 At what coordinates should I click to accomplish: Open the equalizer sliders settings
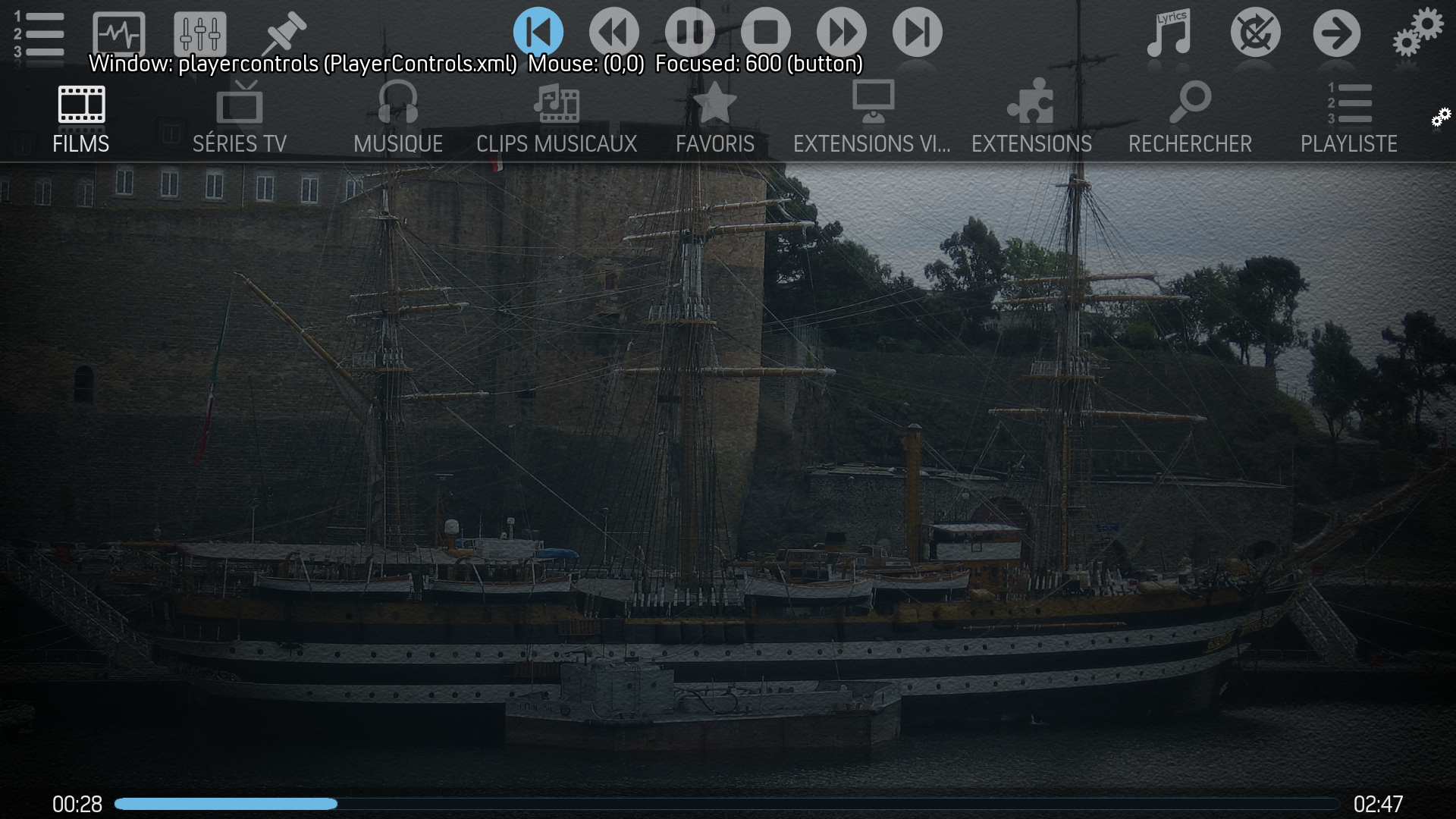coord(199,34)
